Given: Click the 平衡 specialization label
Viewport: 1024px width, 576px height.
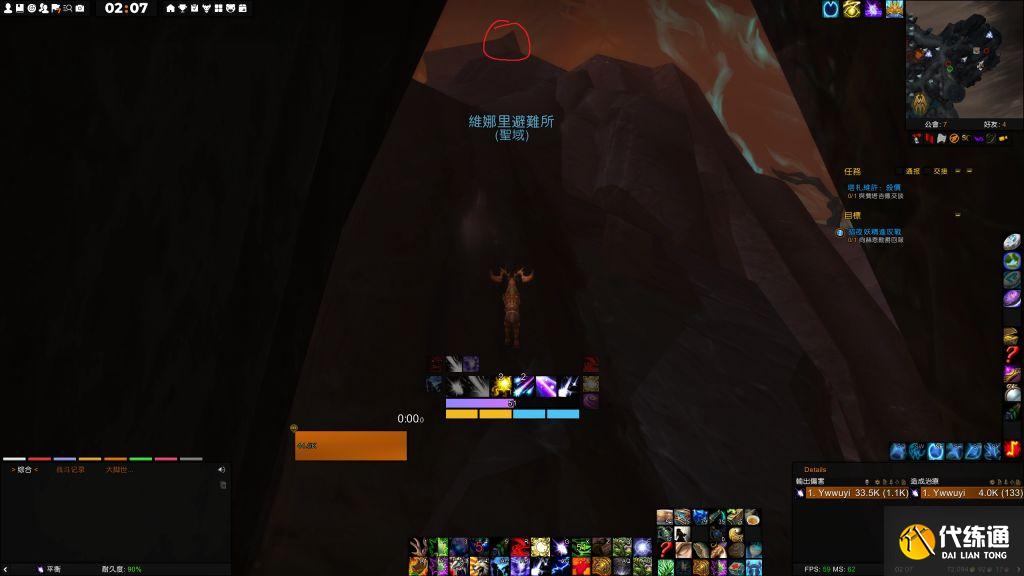Looking at the screenshot, I should [53, 569].
